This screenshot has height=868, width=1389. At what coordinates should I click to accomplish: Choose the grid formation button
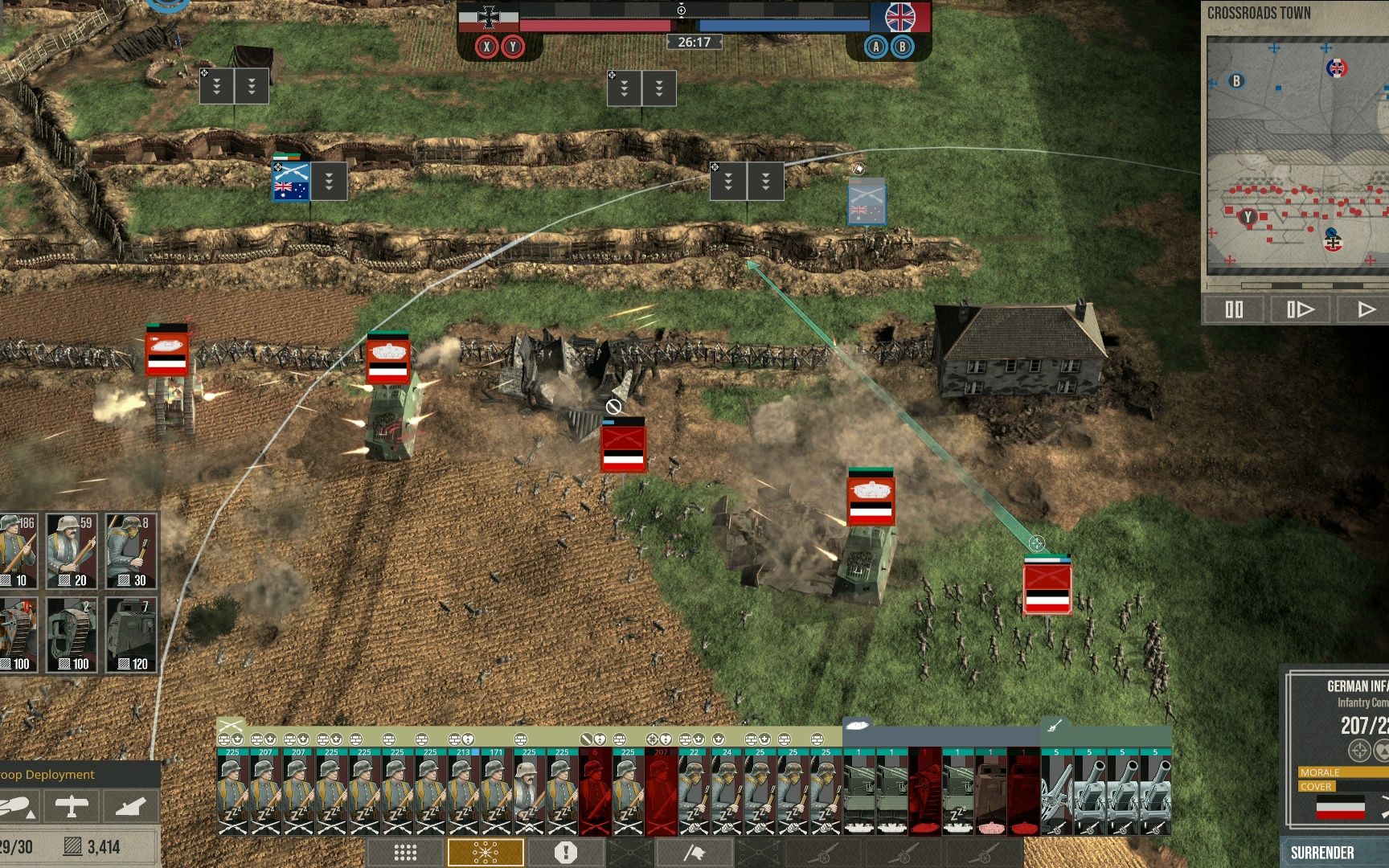click(405, 853)
